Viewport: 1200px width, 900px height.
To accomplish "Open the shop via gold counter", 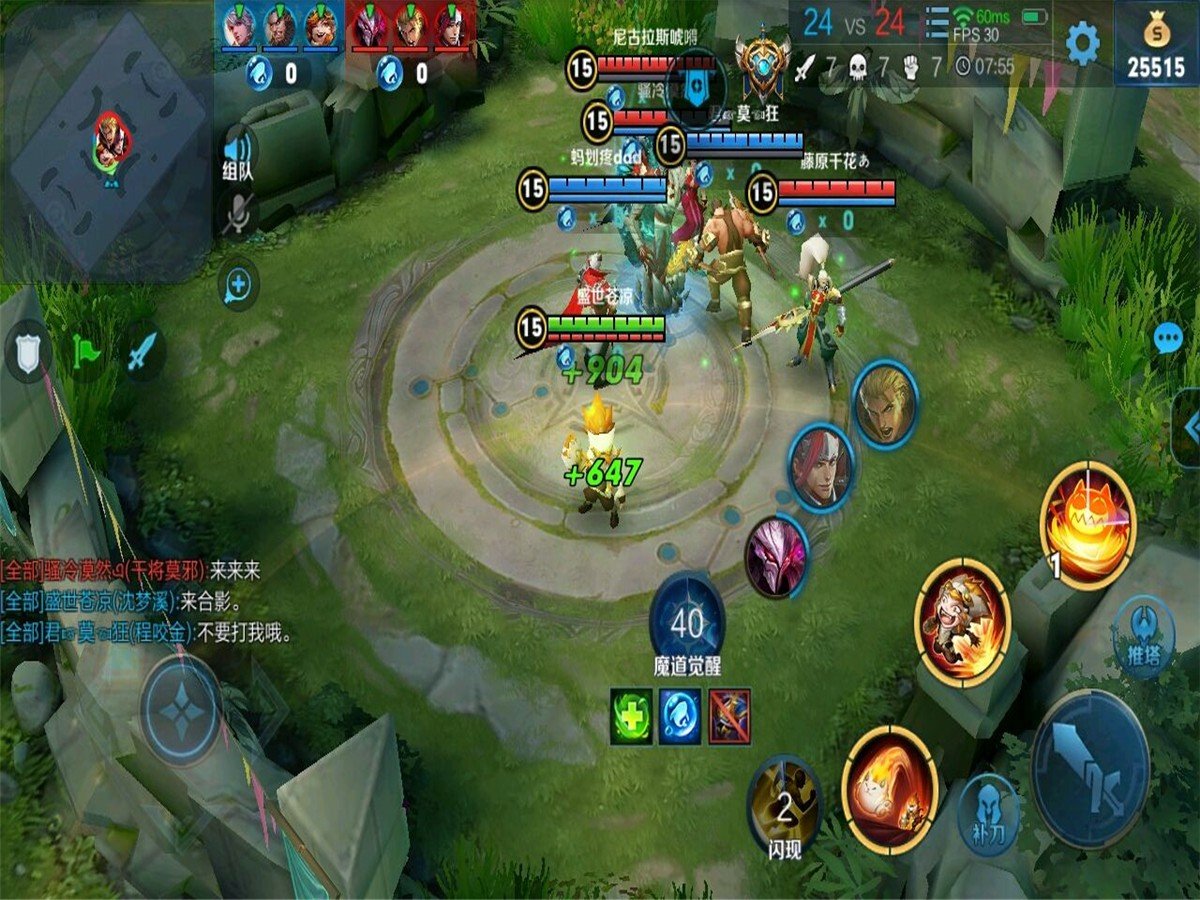I will click(x=1157, y=45).
